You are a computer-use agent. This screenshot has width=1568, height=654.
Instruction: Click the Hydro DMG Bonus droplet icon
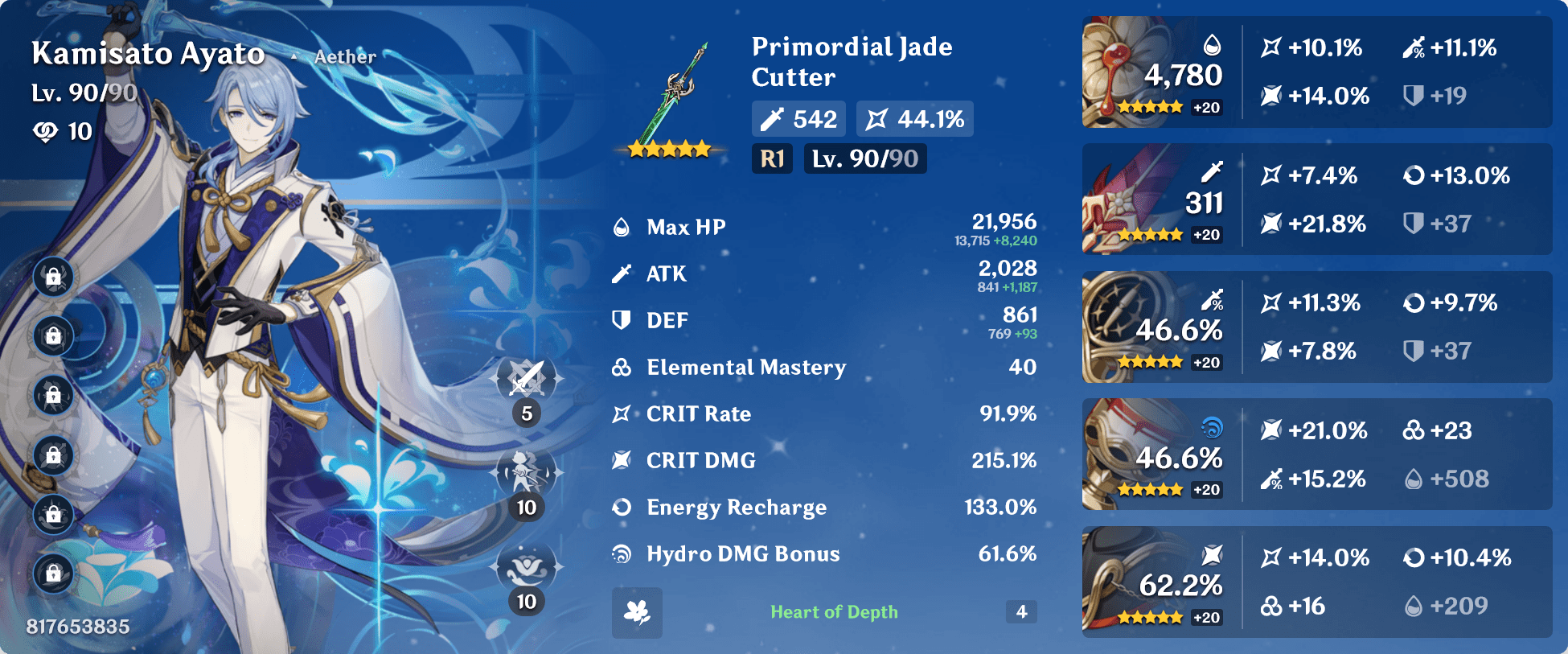[621, 553]
